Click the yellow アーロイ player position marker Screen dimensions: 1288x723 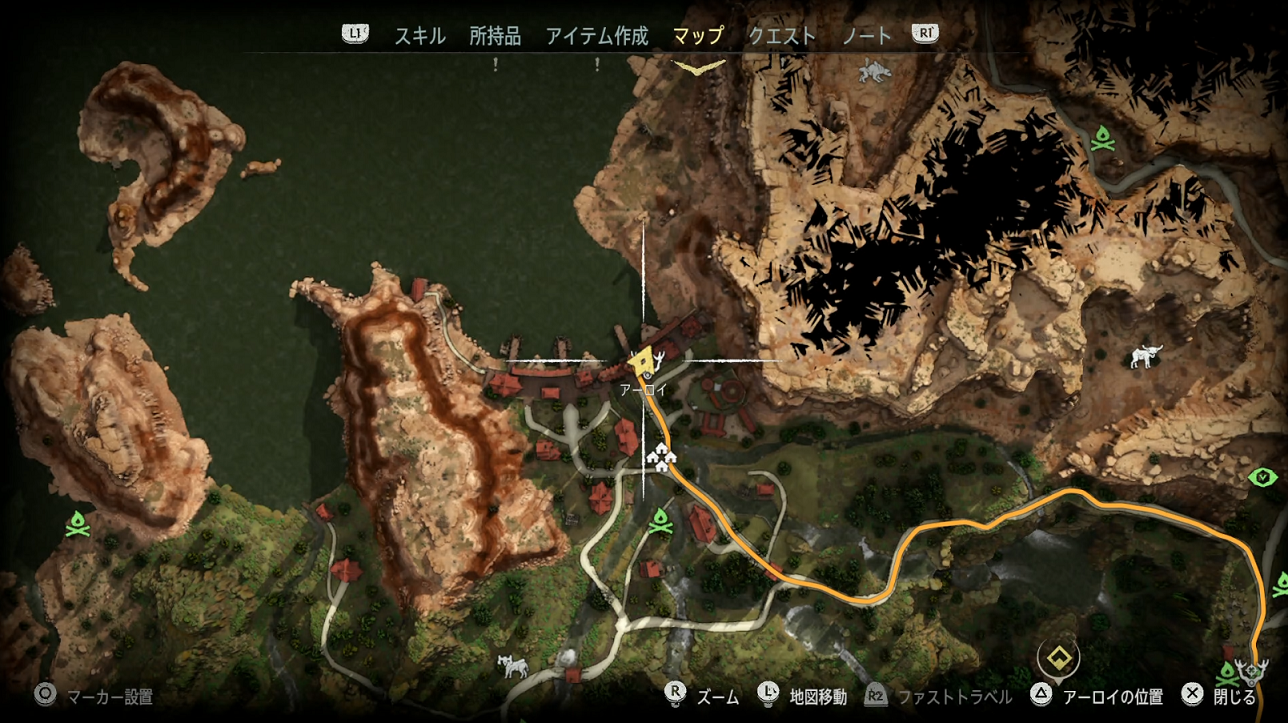point(642,360)
